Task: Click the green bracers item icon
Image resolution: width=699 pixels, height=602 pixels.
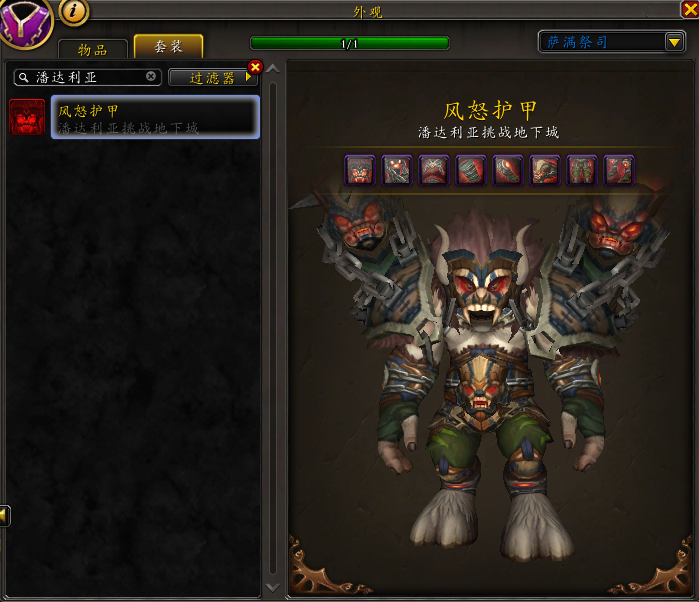Action: [471, 170]
